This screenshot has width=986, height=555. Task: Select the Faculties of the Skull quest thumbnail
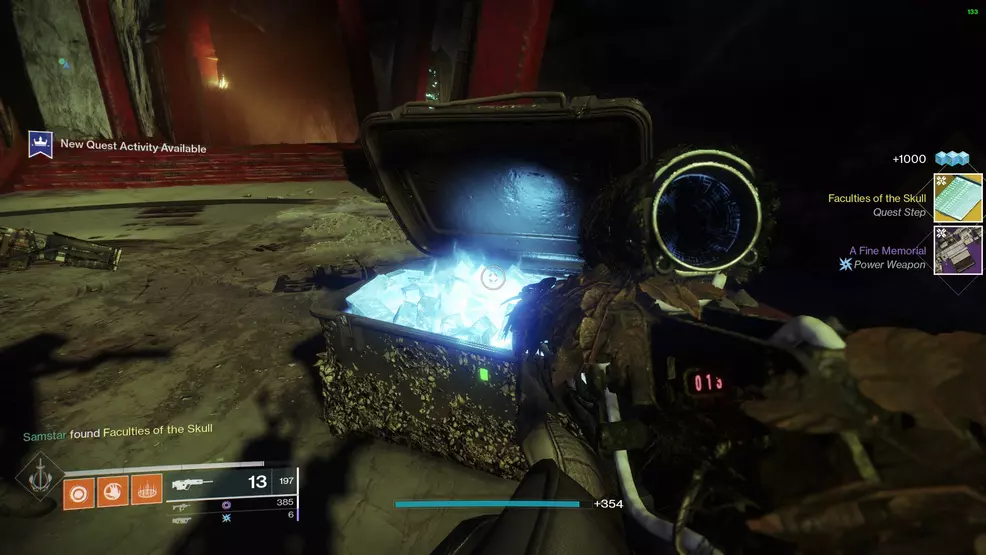click(x=957, y=198)
